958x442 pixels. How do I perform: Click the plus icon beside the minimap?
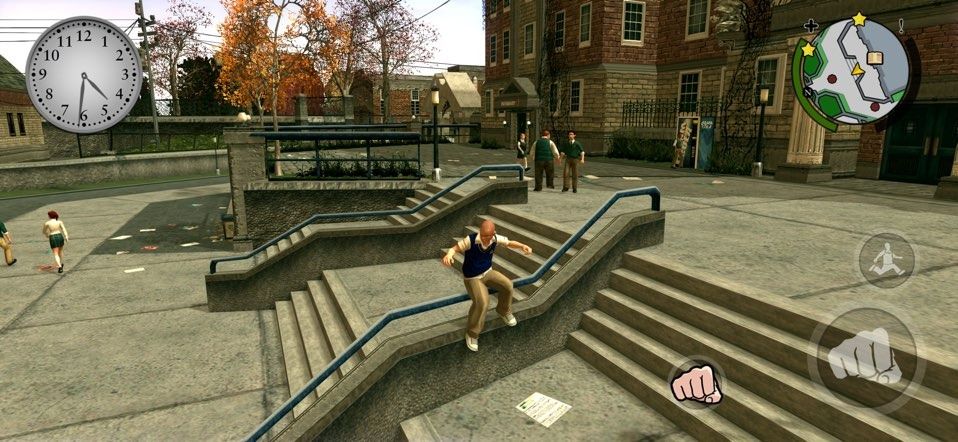810,26
